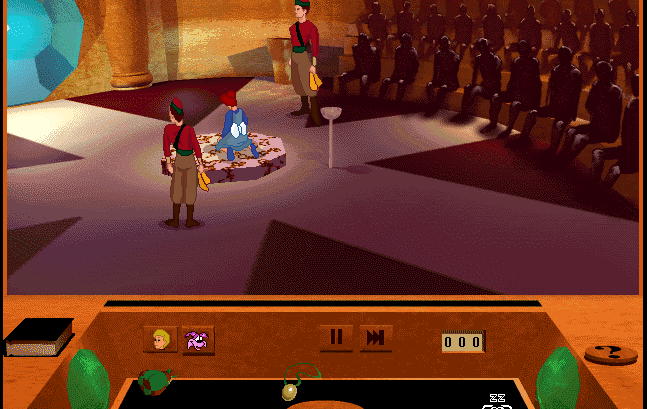
Task: Pick the gold locket inventory item
Action: tap(291, 388)
